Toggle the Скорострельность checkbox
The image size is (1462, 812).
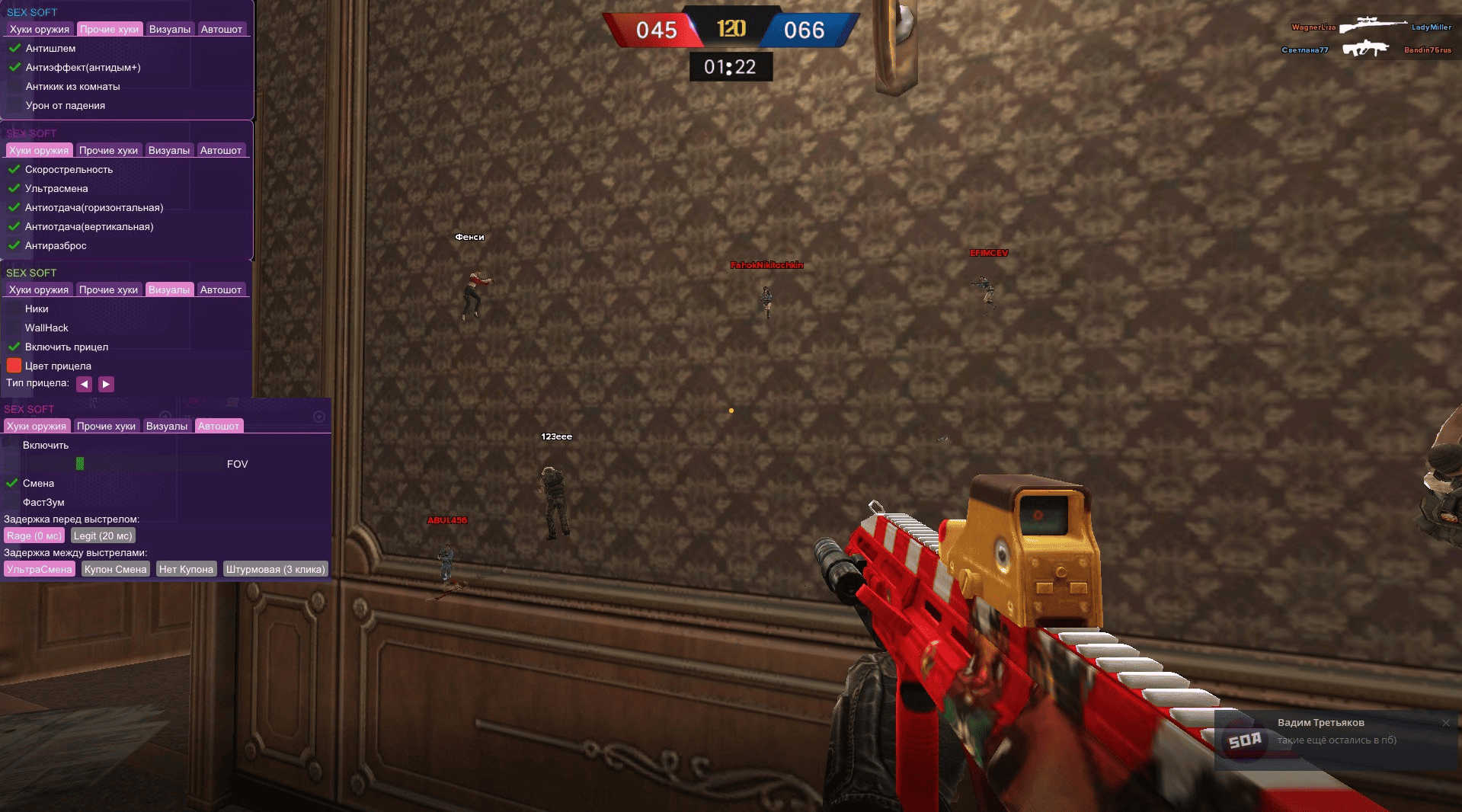(x=14, y=169)
